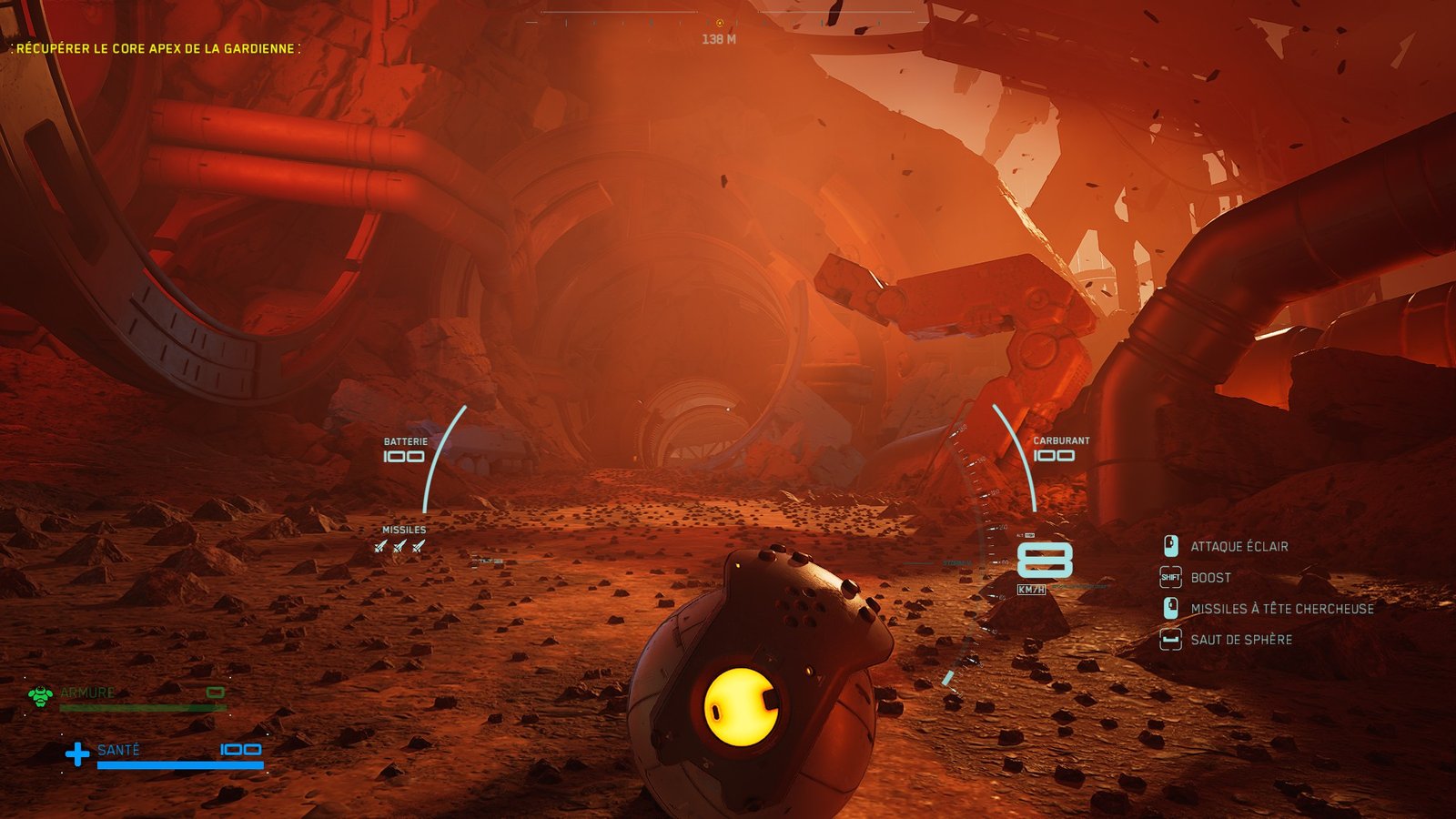Image resolution: width=1456 pixels, height=819 pixels.
Task: Click the objective marker on the compass
Action: 720,23
